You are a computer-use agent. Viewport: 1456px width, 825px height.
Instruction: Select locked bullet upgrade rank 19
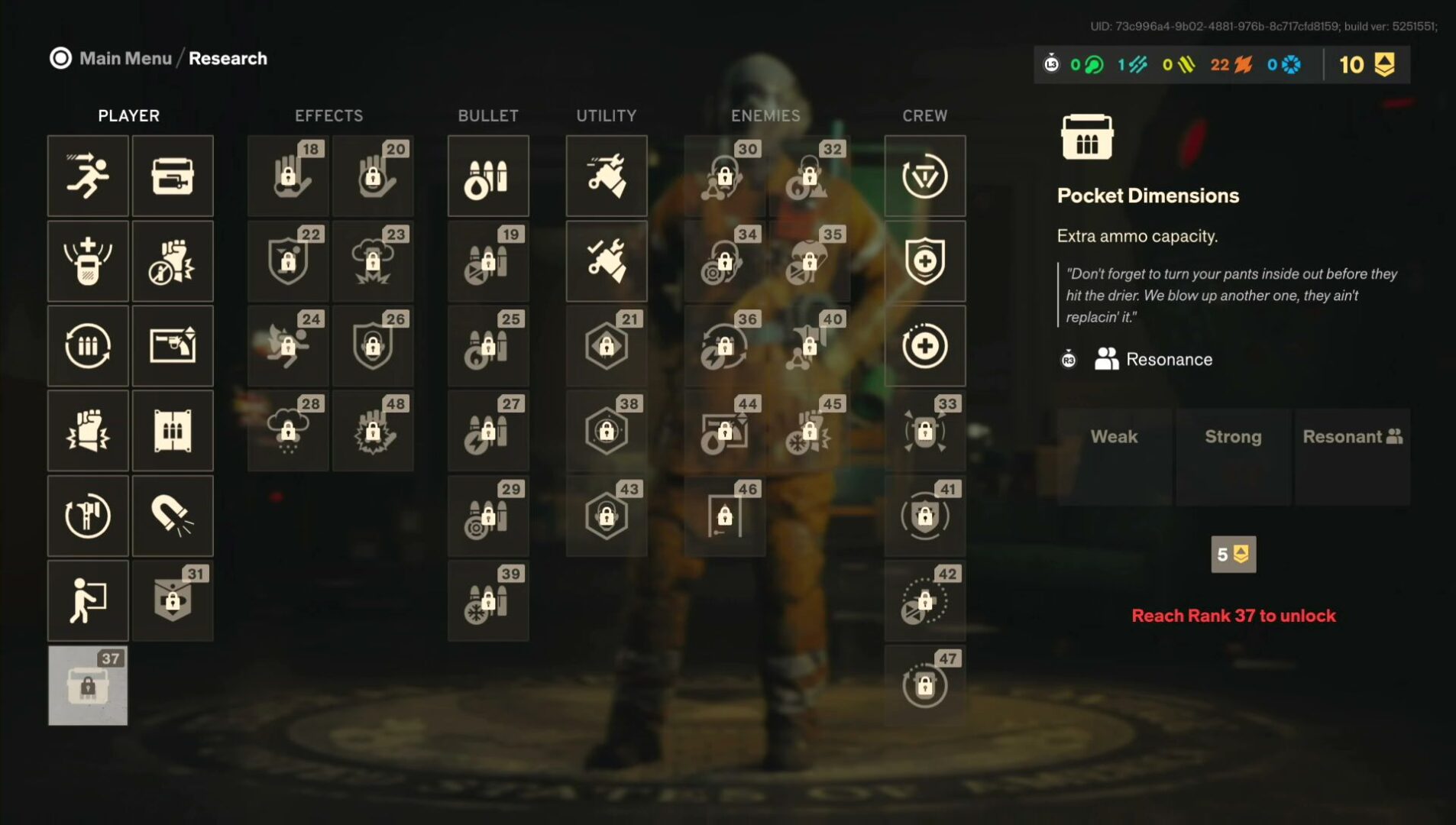[x=488, y=261]
